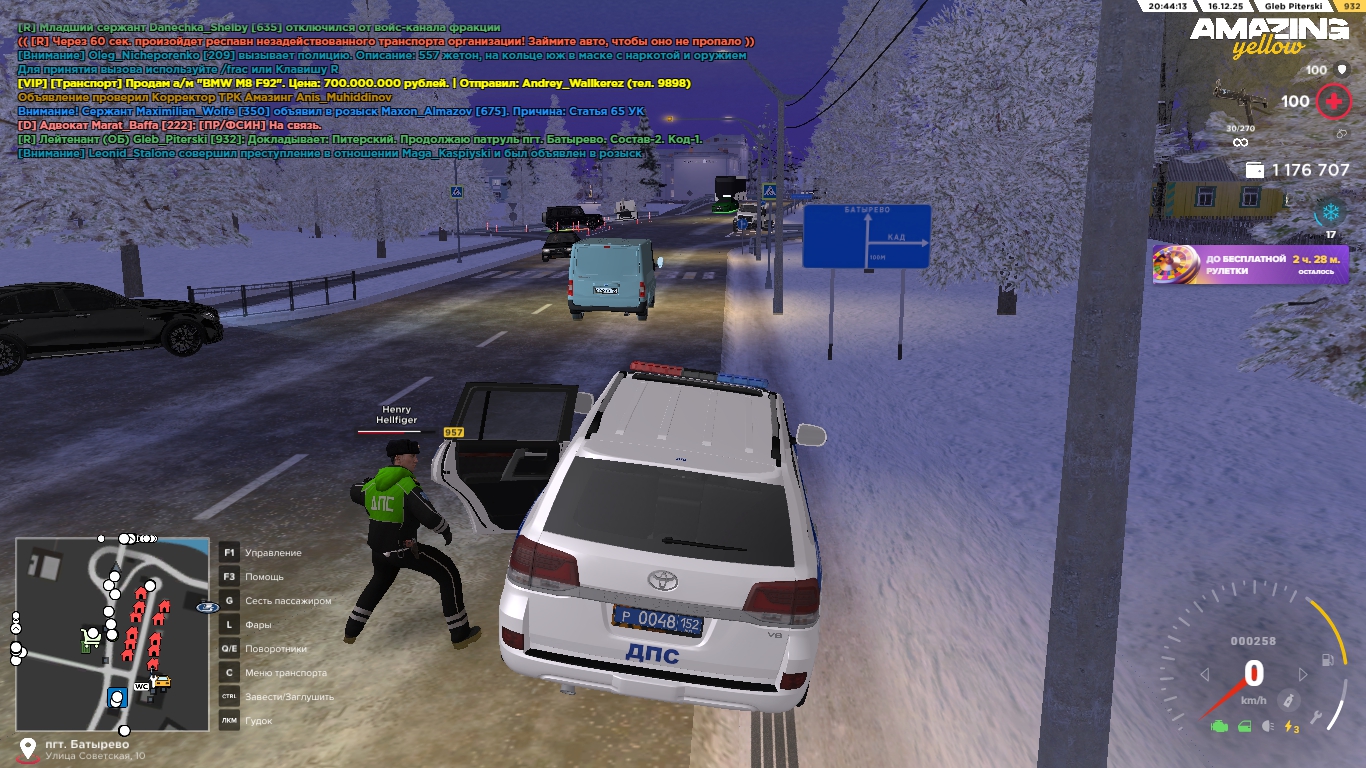This screenshot has width=1366, height=768.
Task: Click the right turn signal arrow
Action: click(1302, 675)
